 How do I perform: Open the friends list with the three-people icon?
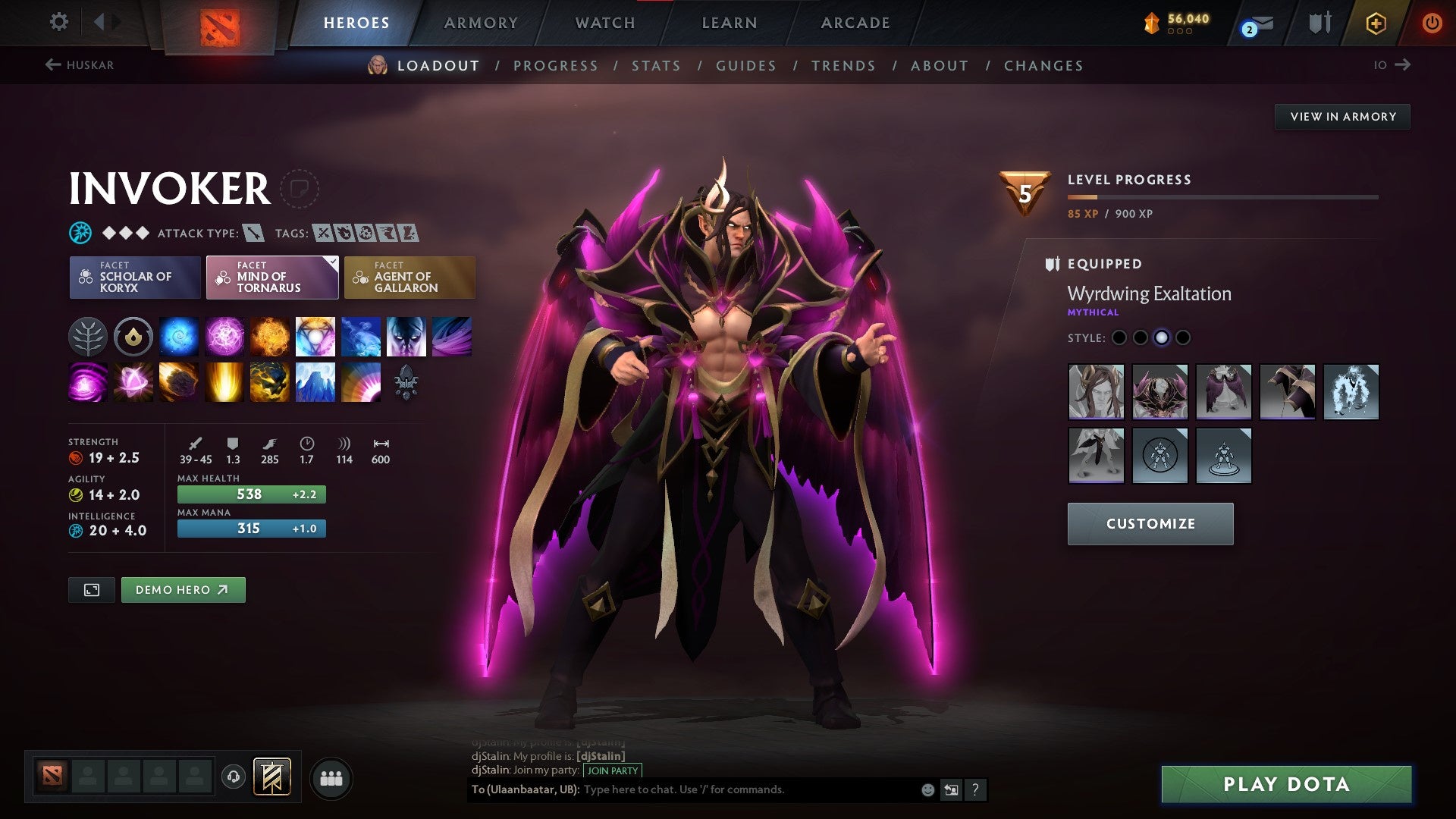(331, 777)
